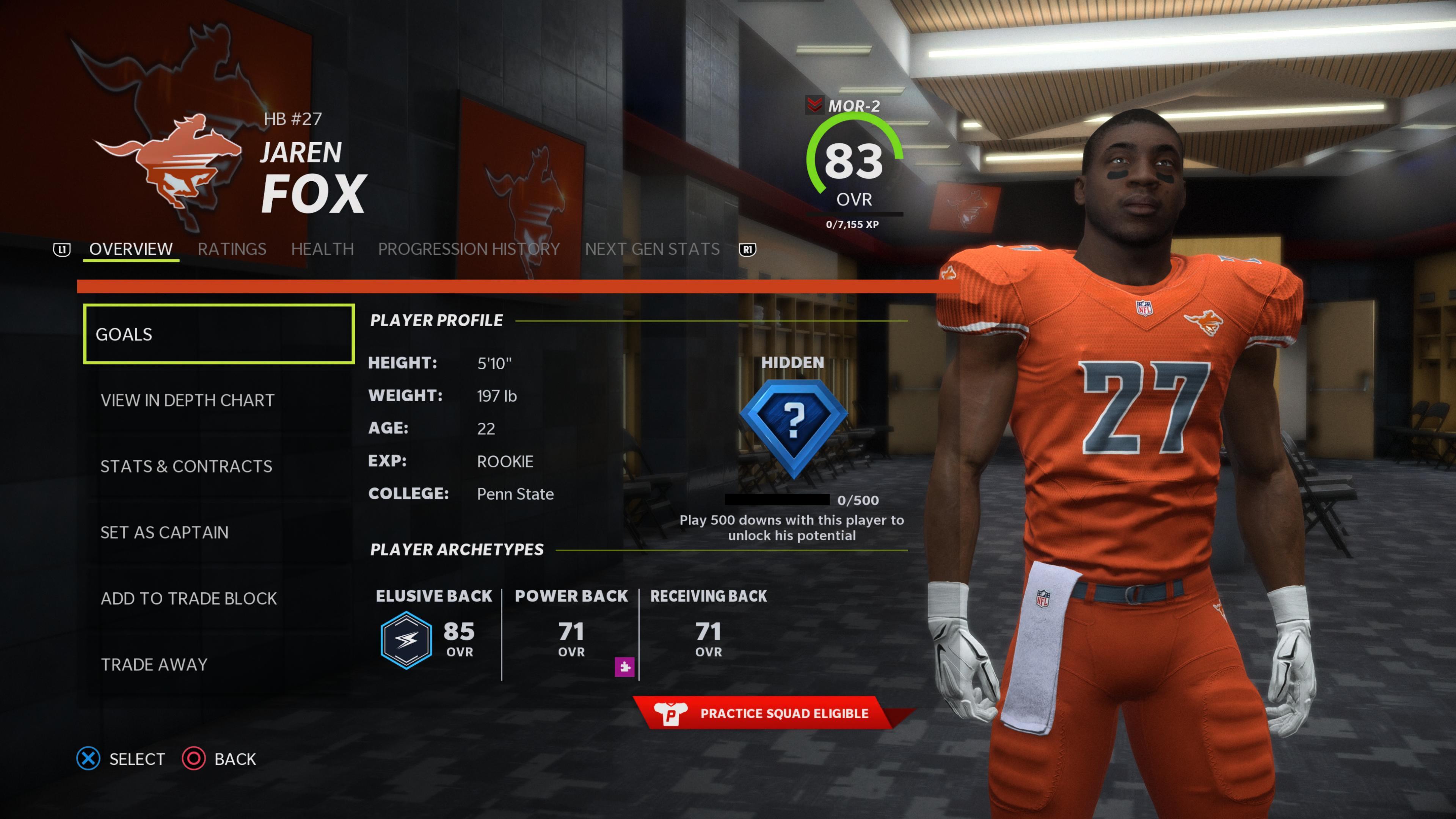The image size is (1456, 819).
Task: Click the X Select button icon
Action: coord(88,759)
